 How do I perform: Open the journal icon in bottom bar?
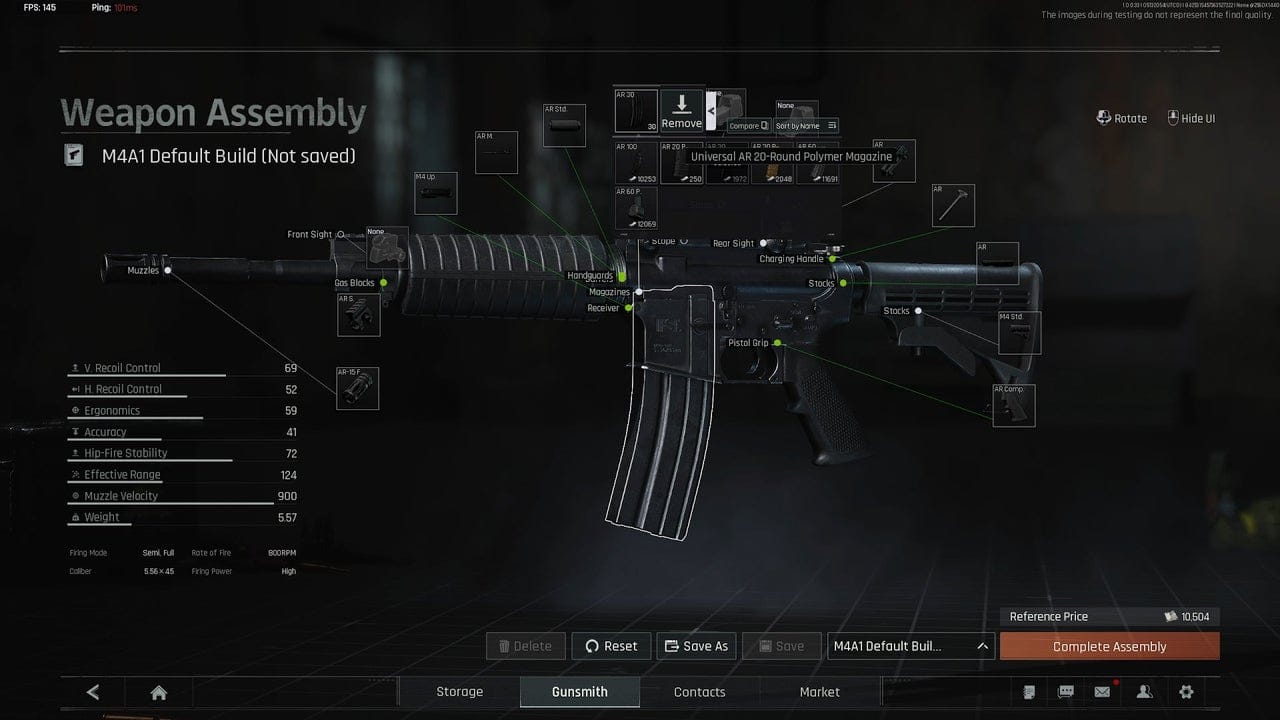[x=1029, y=691]
